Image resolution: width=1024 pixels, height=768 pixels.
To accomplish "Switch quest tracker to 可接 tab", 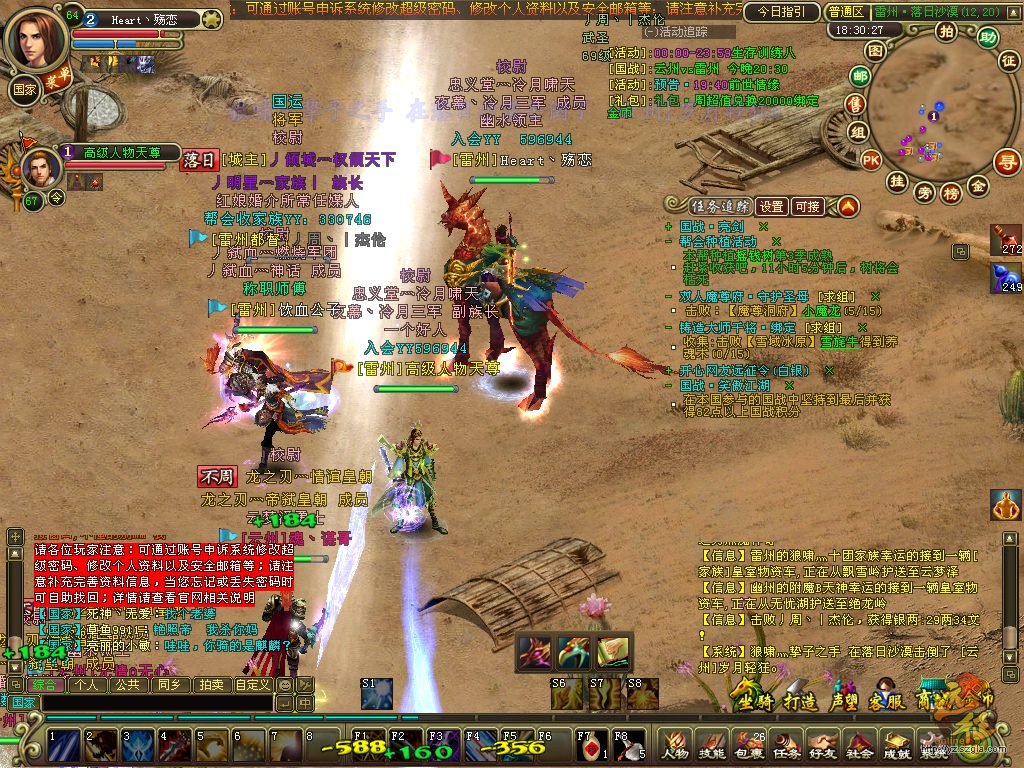I will click(807, 207).
